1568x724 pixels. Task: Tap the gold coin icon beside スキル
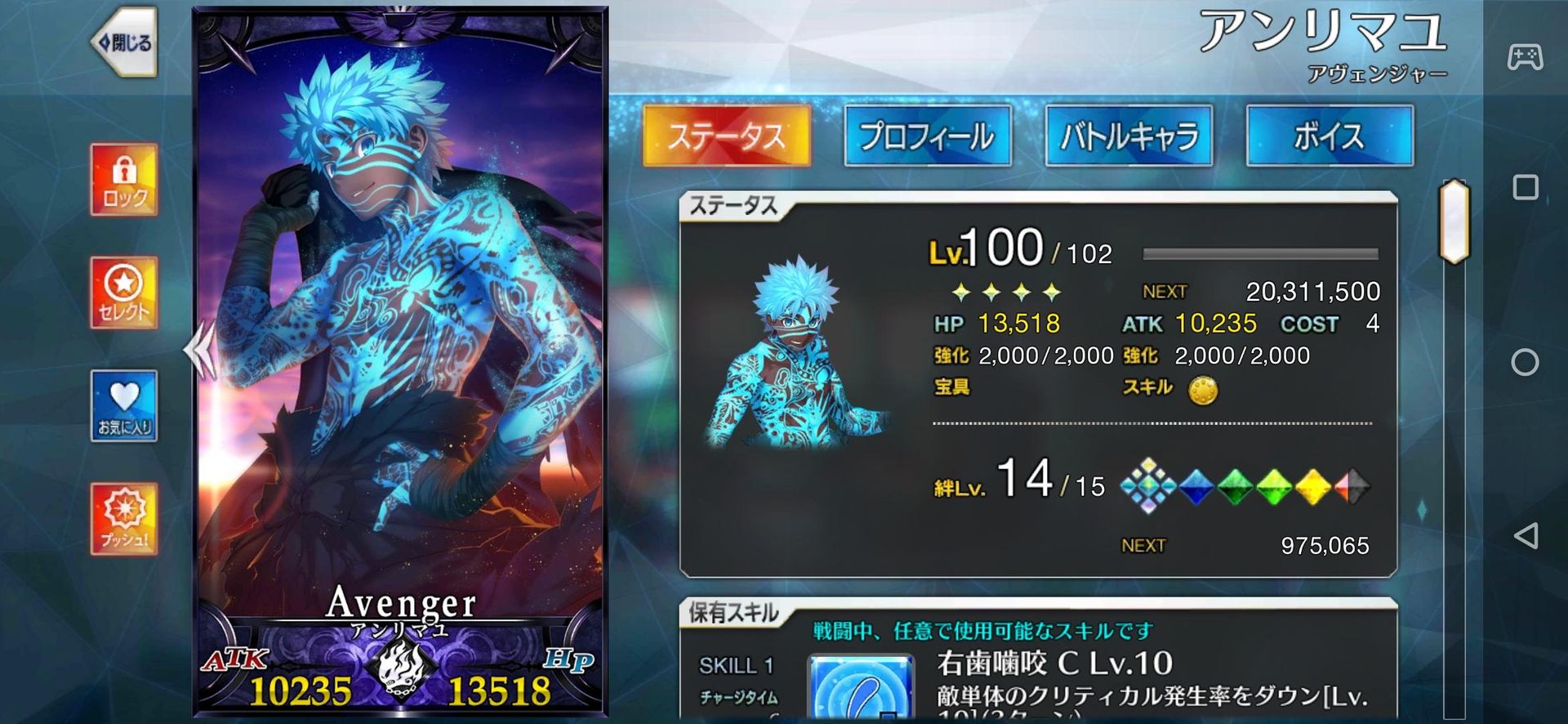point(1205,391)
